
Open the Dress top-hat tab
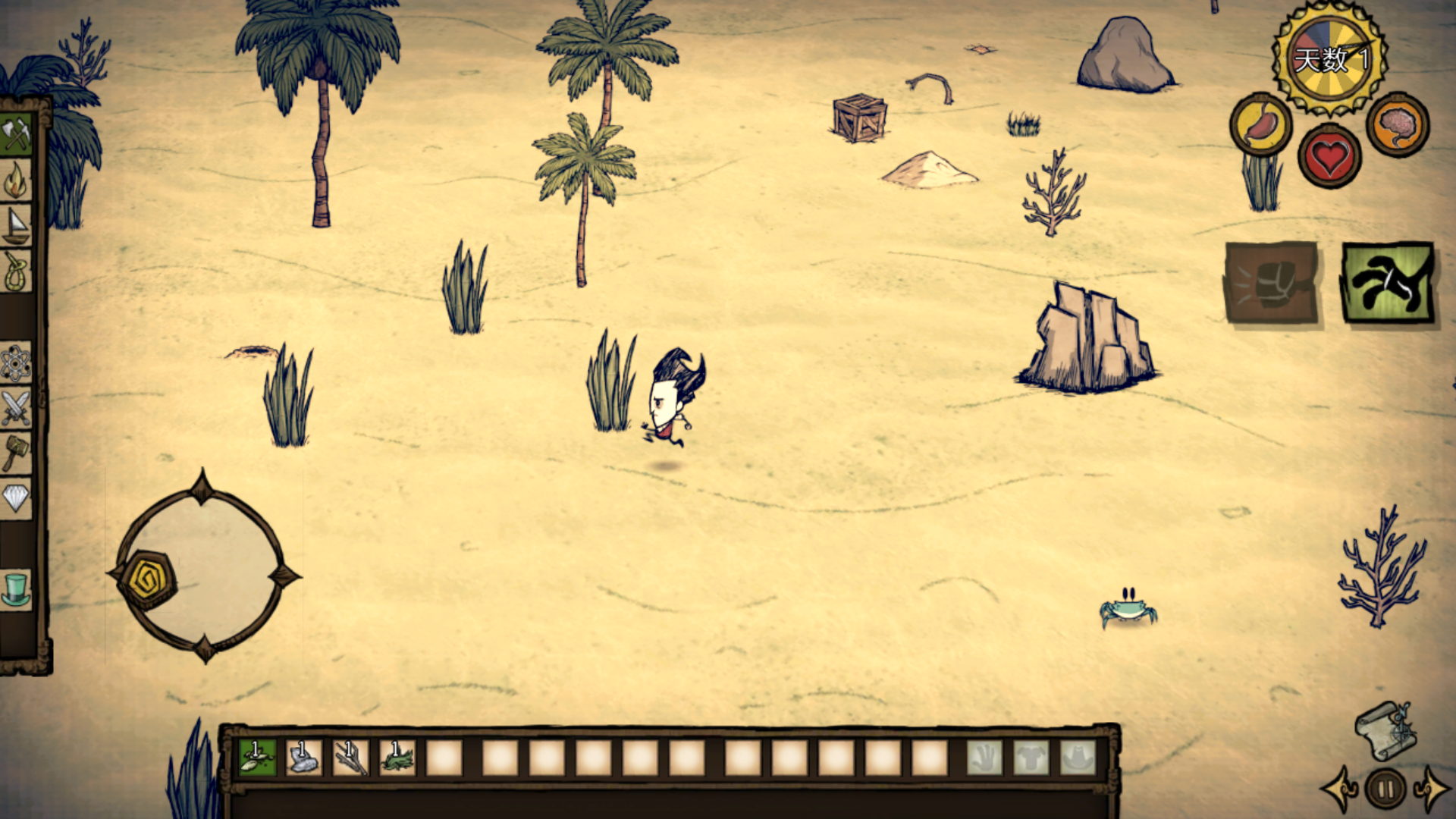[x=15, y=589]
